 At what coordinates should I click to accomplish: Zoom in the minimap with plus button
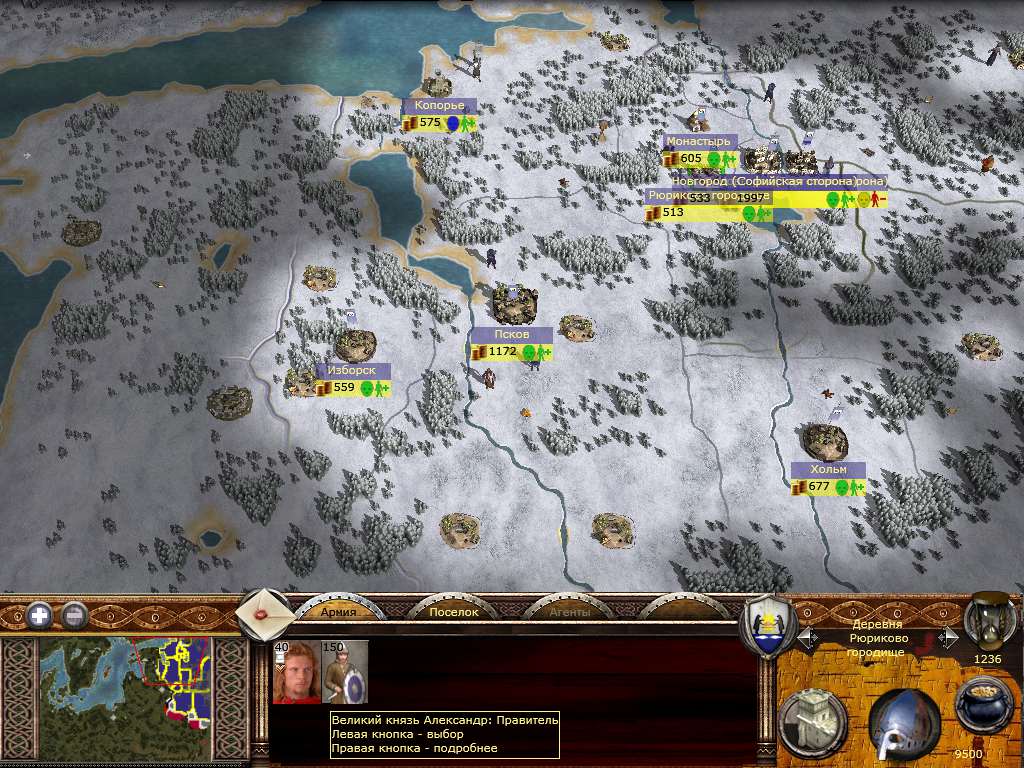pos(40,614)
